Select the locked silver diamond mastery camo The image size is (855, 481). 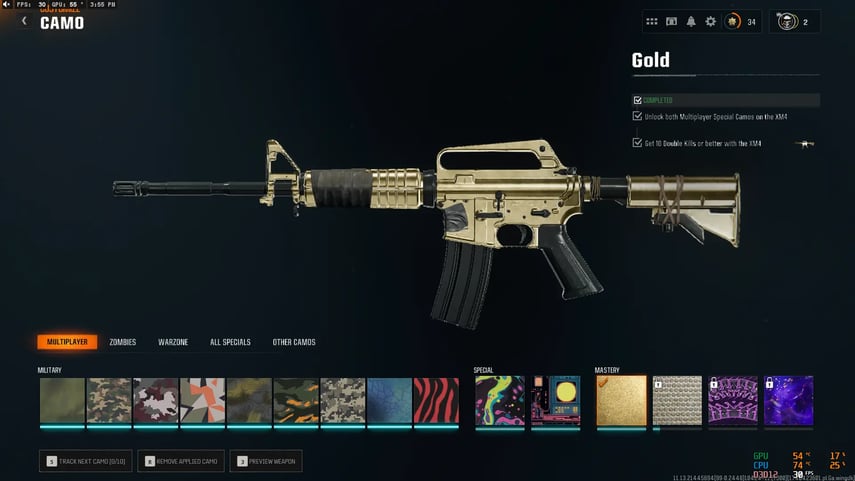tap(677, 400)
